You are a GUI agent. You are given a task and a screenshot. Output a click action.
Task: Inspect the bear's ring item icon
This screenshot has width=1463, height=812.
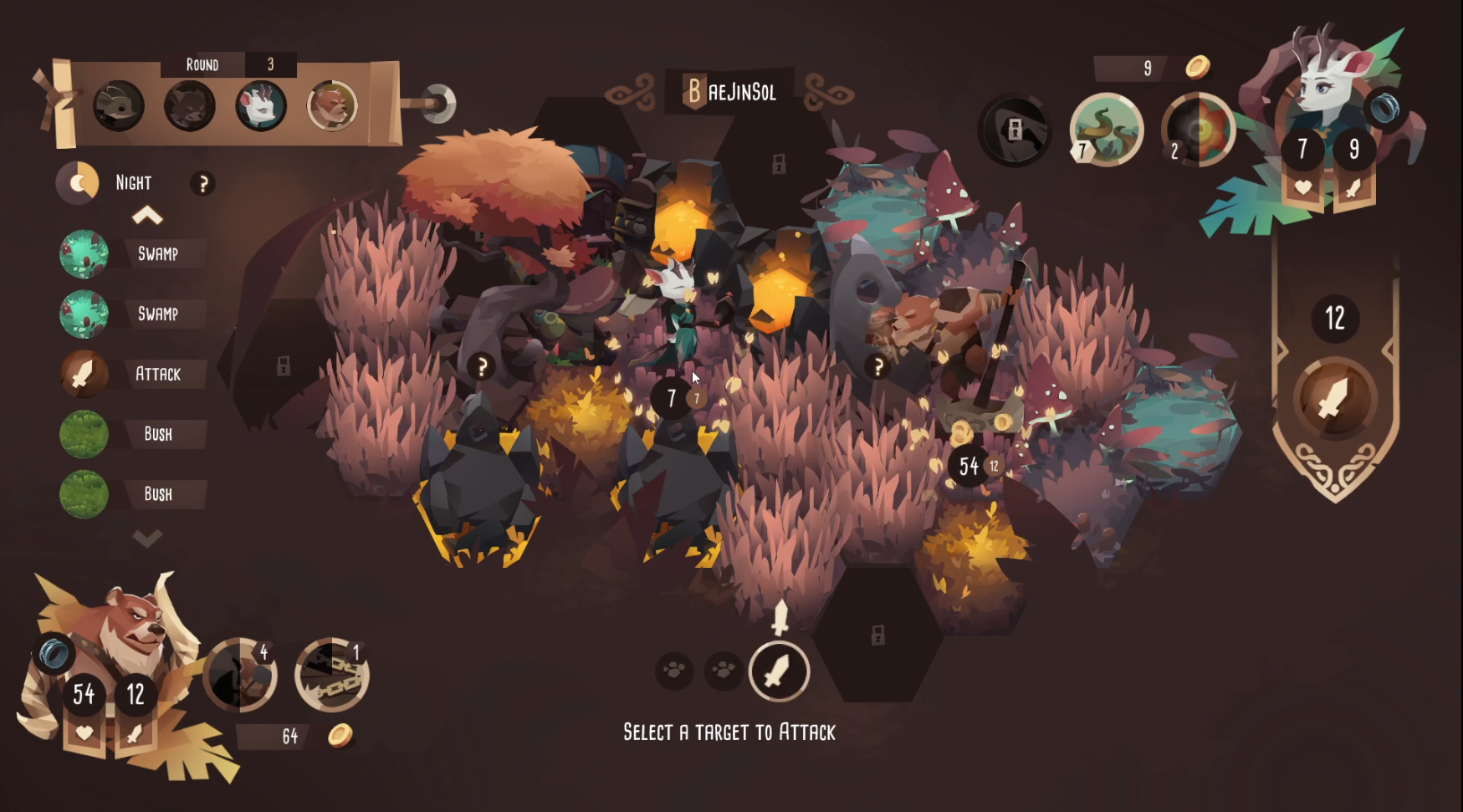[x=54, y=652]
